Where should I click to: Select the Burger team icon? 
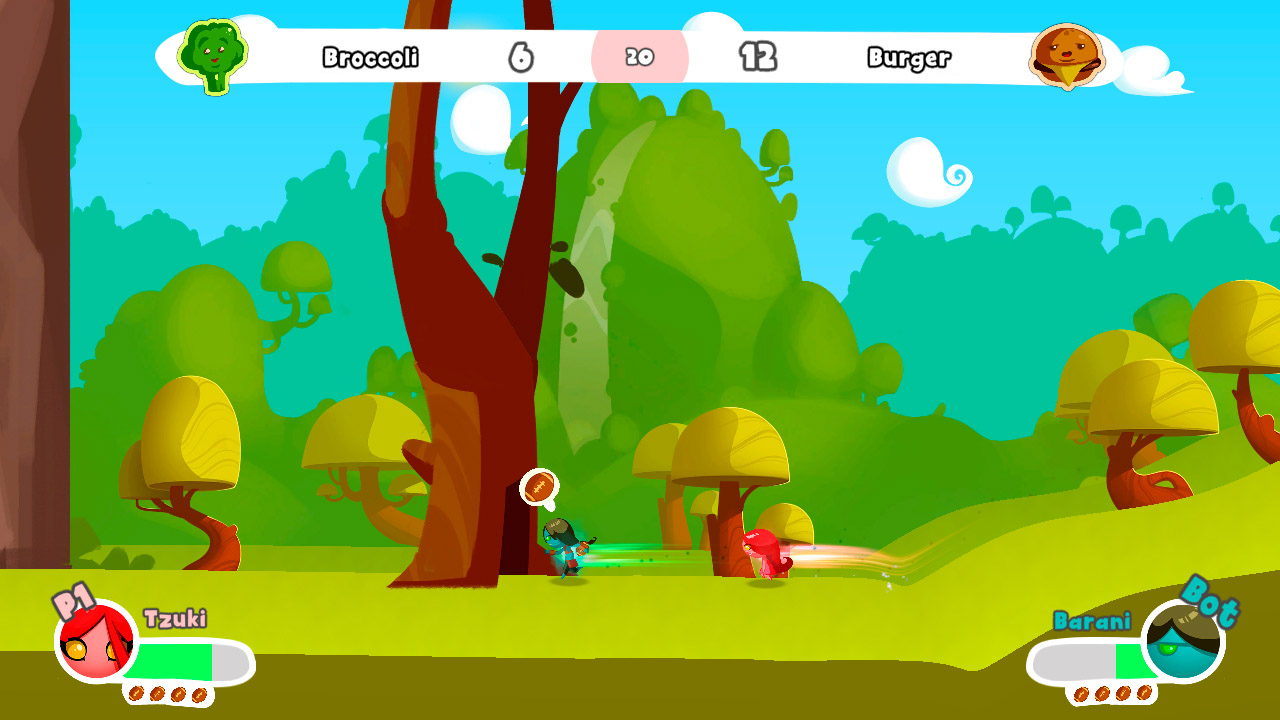tap(1066, 59)
